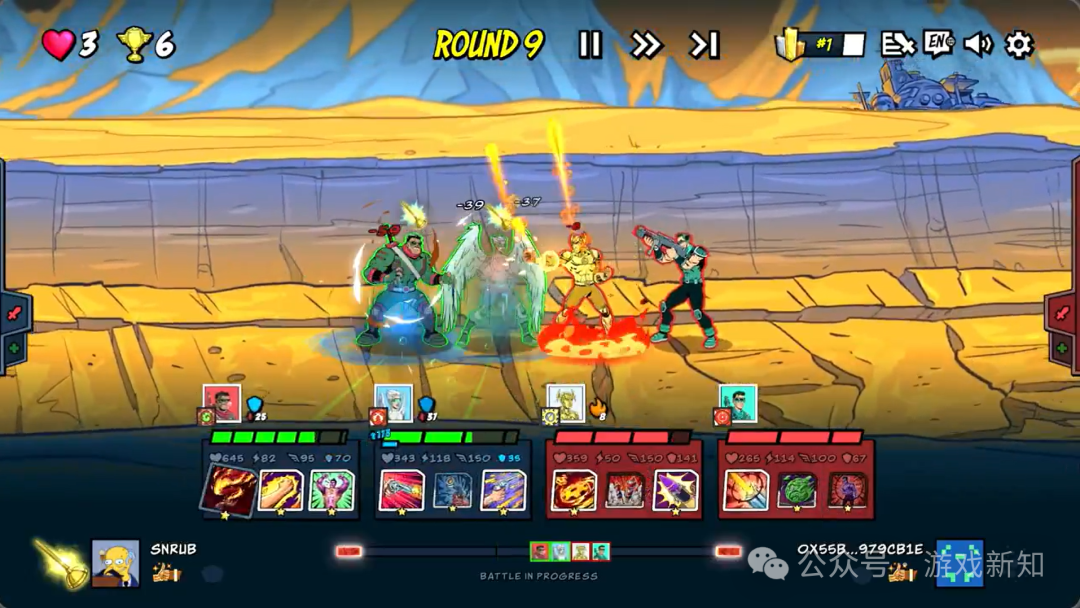Open settings with the gear icon
This screenshot has height=608, width=1080.
pos(1018,45)
